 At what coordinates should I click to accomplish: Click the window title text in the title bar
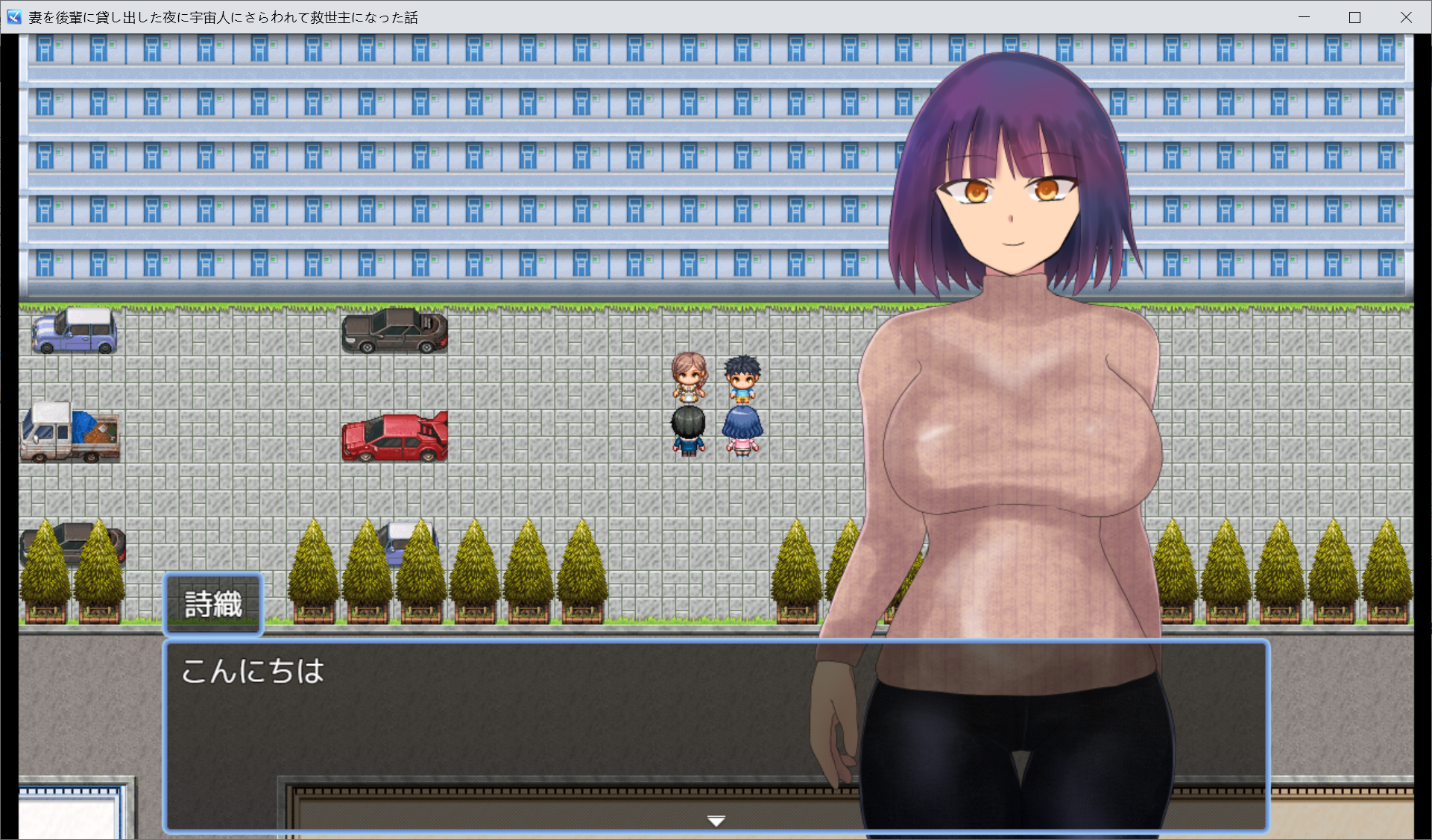click(220, 16)
